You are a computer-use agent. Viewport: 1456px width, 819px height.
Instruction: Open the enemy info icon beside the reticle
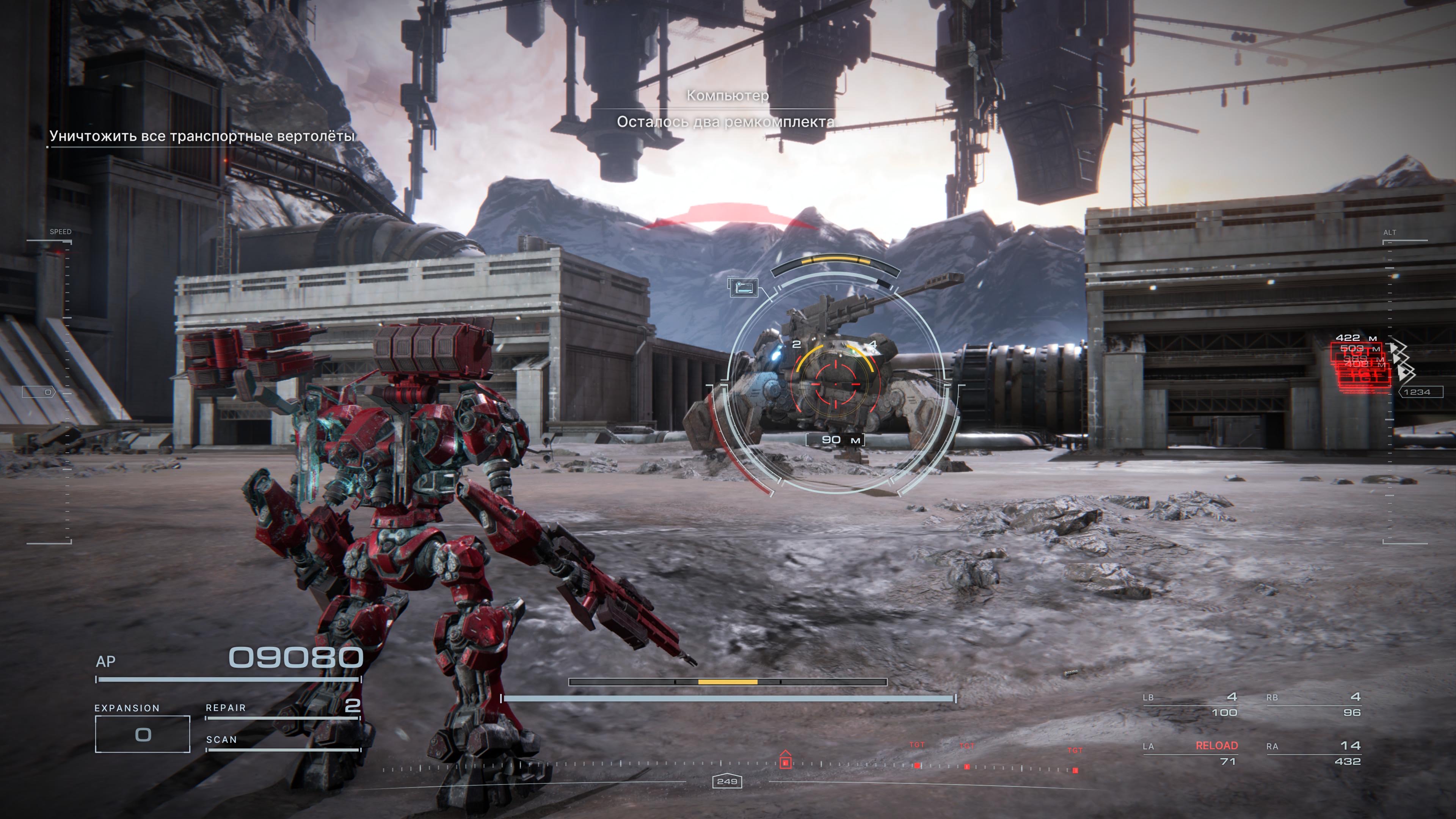[x=743, y=288]
